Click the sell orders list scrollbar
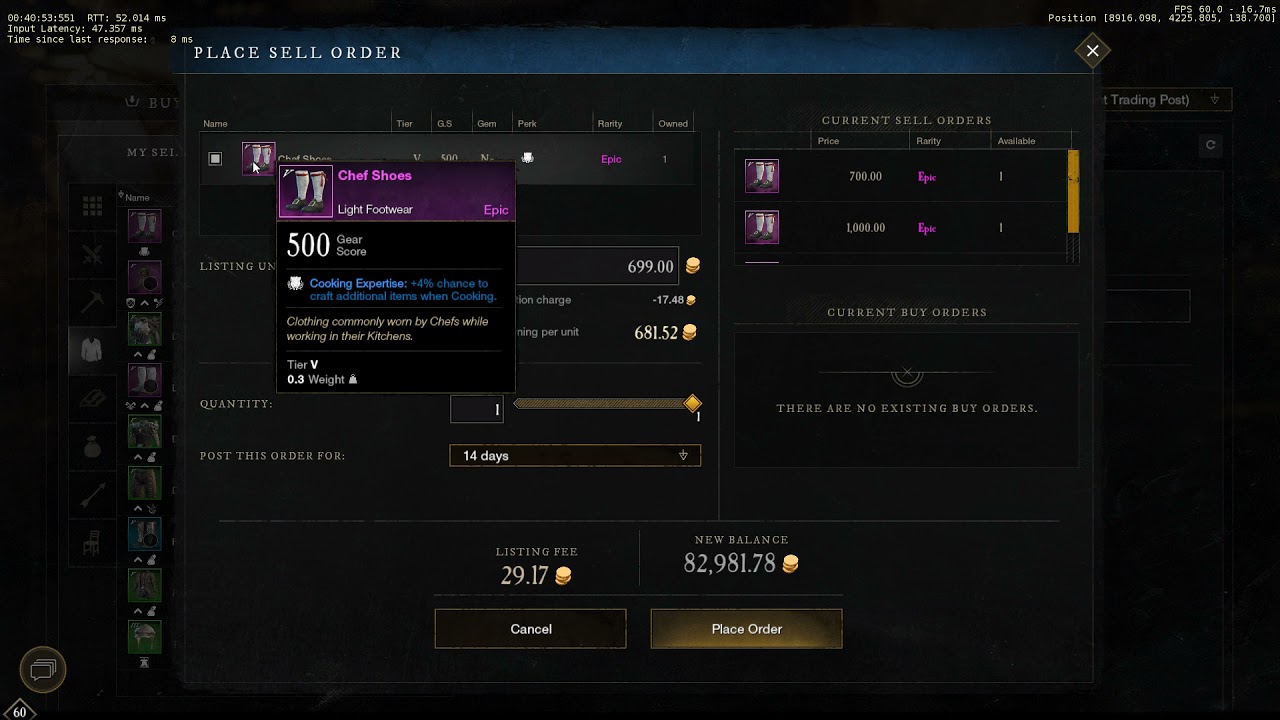 click(x=1074, y=190)
